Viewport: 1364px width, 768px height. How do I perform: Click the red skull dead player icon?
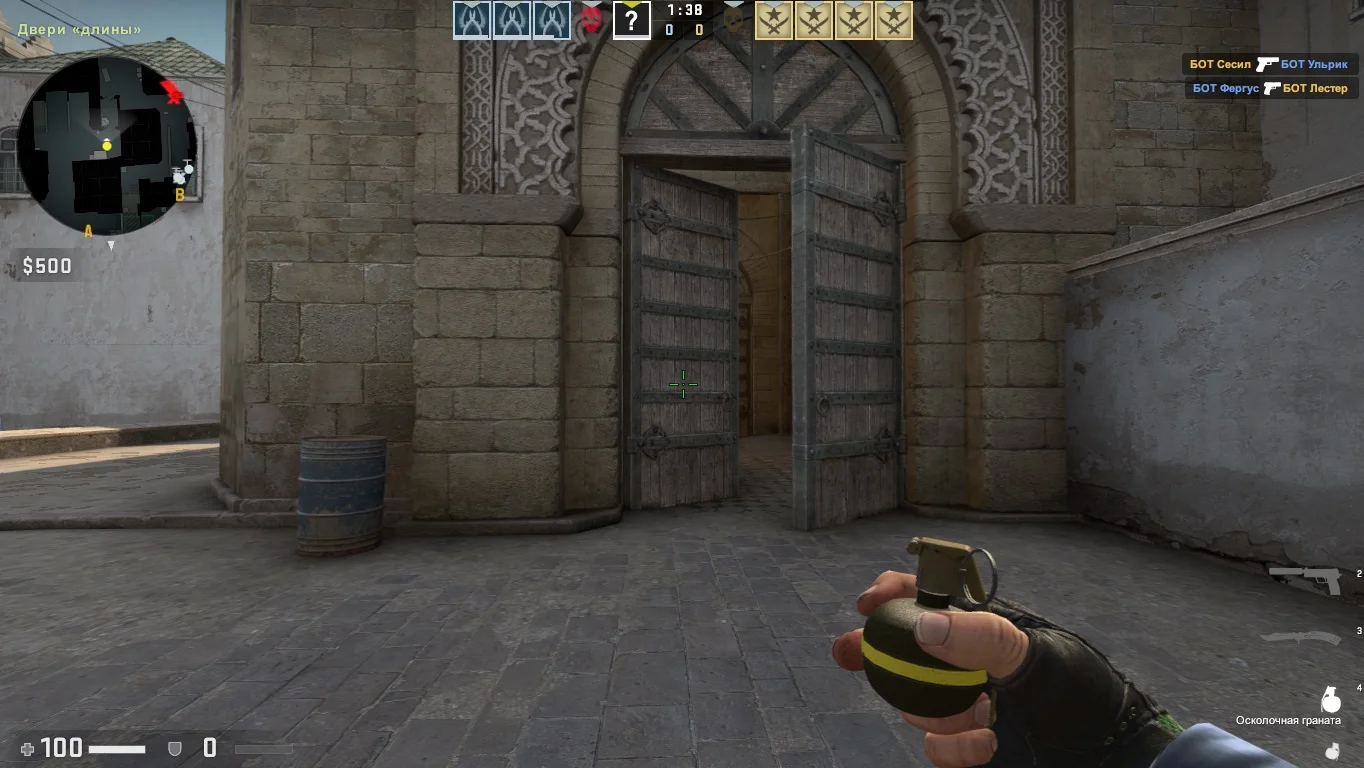pos(592,20)
